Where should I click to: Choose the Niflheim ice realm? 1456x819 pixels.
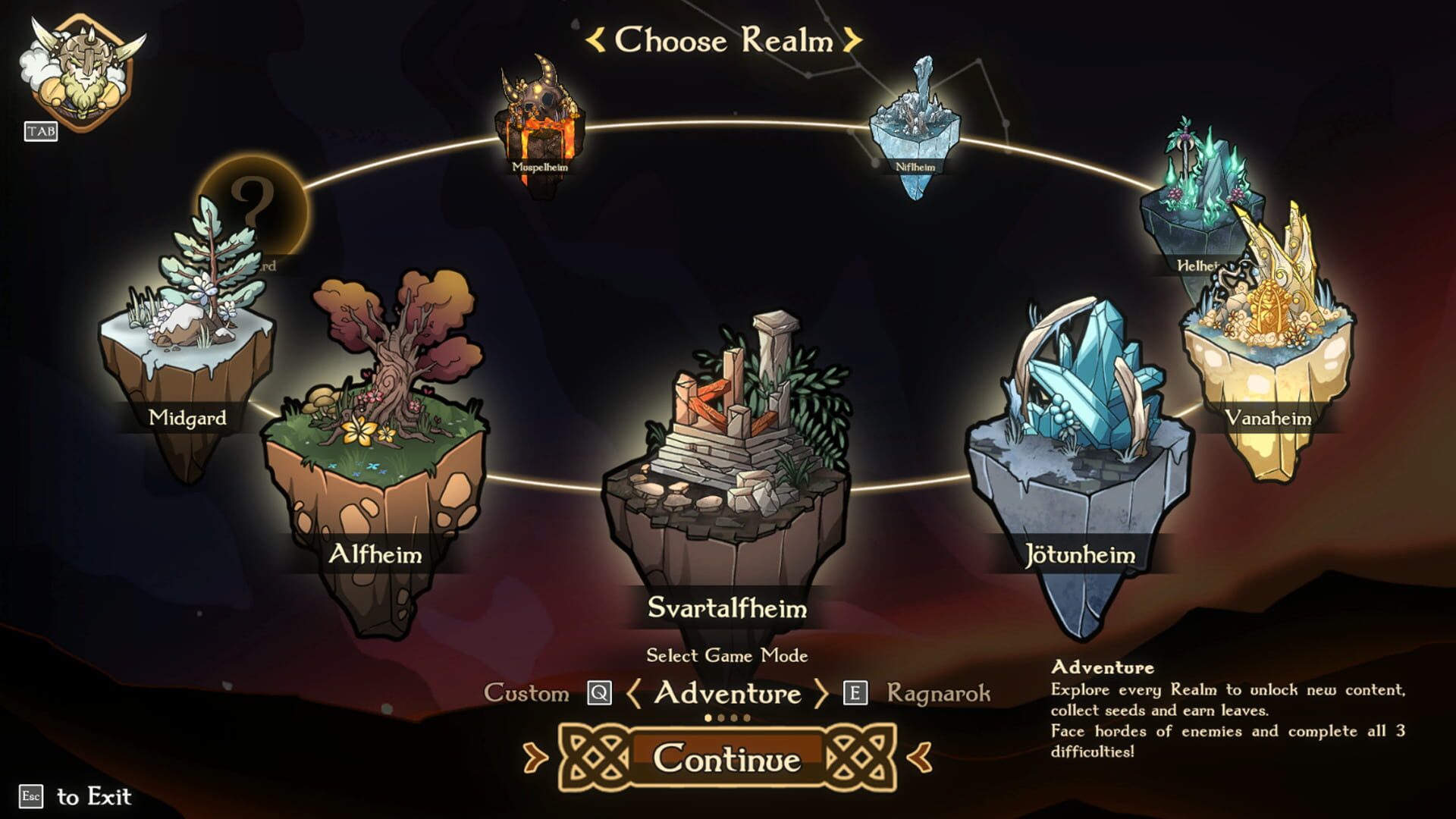point(915,129)
